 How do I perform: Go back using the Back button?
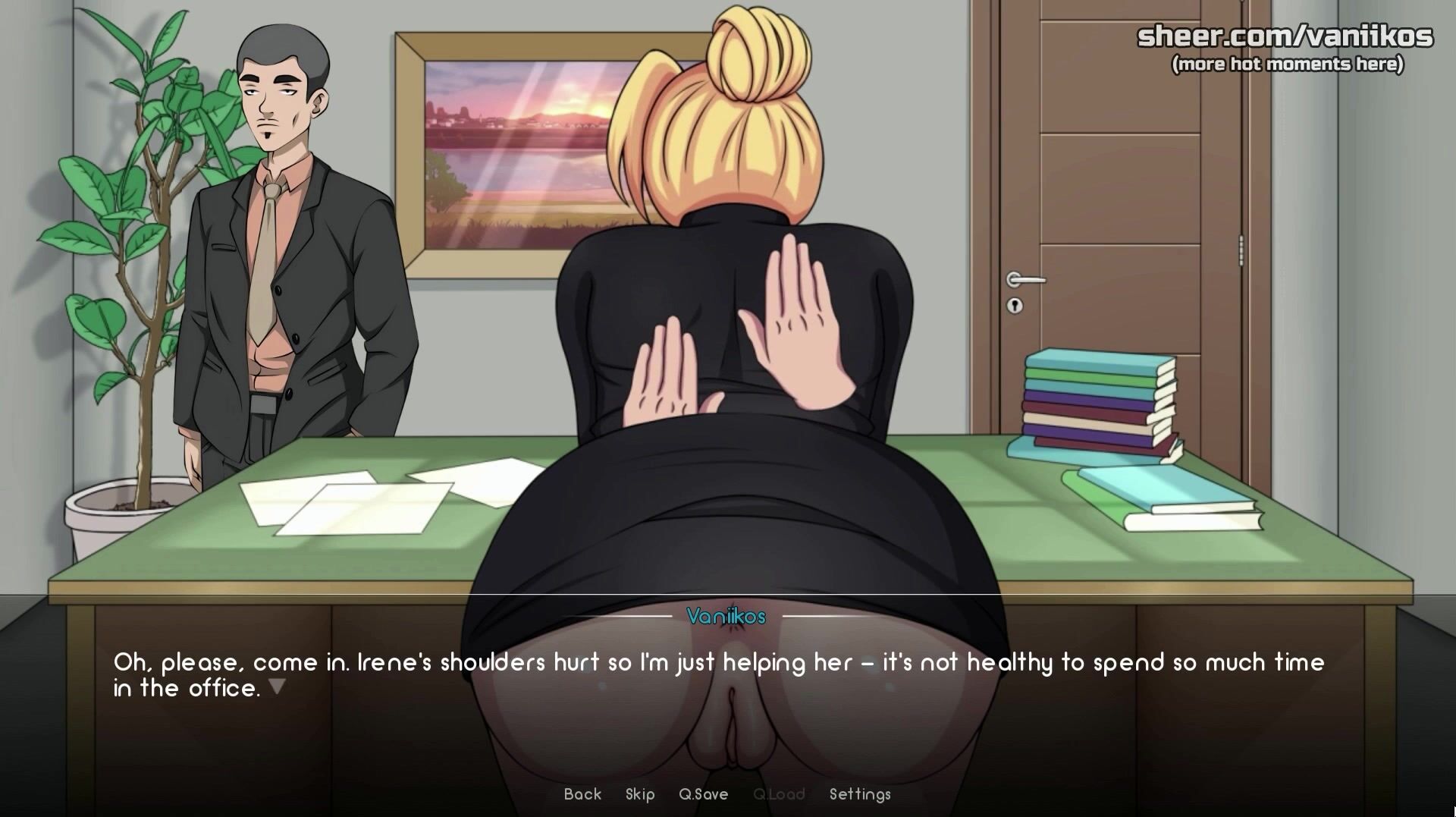tap(582, 794)
